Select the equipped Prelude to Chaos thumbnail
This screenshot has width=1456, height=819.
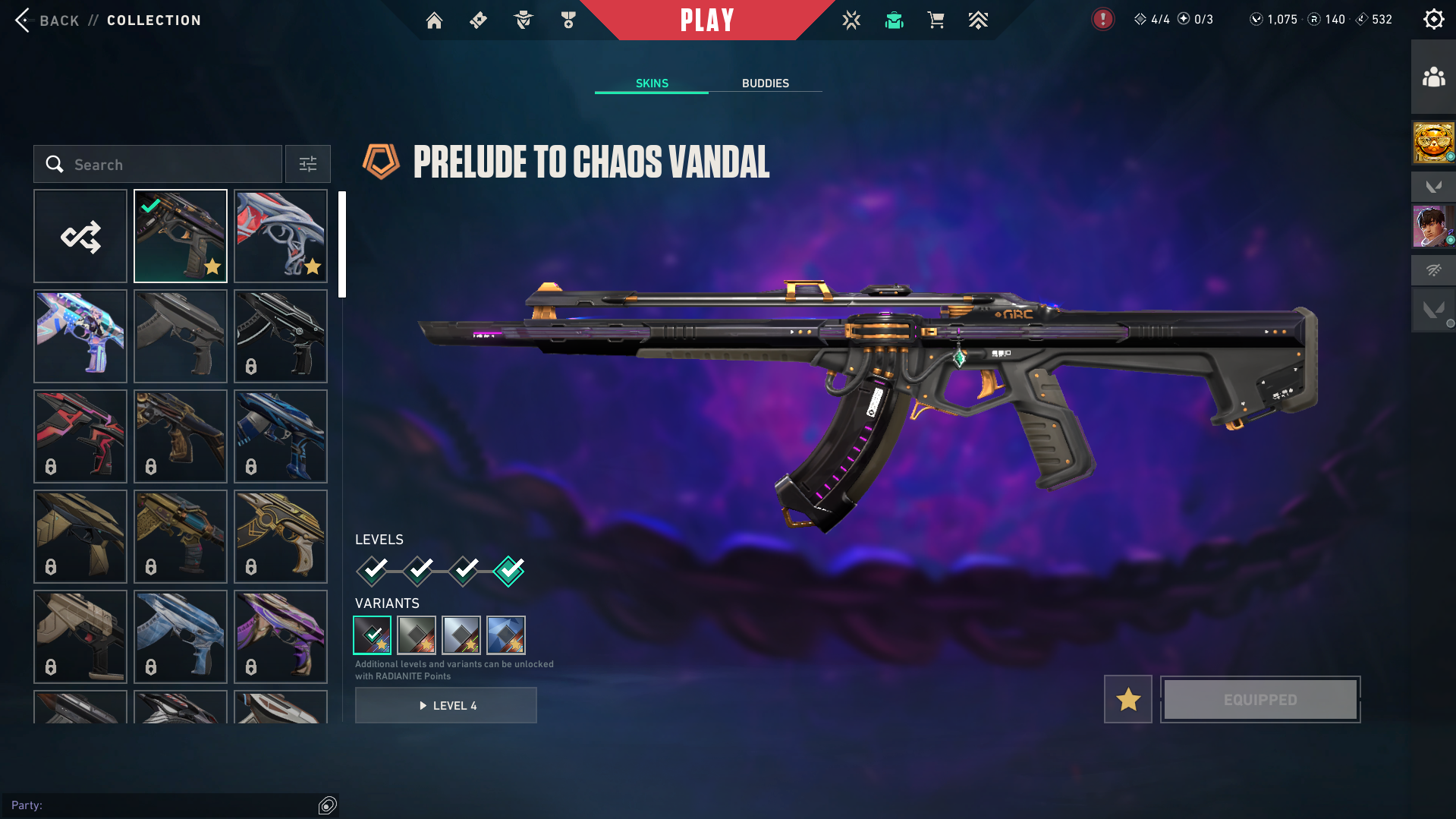tap(181, 236)
